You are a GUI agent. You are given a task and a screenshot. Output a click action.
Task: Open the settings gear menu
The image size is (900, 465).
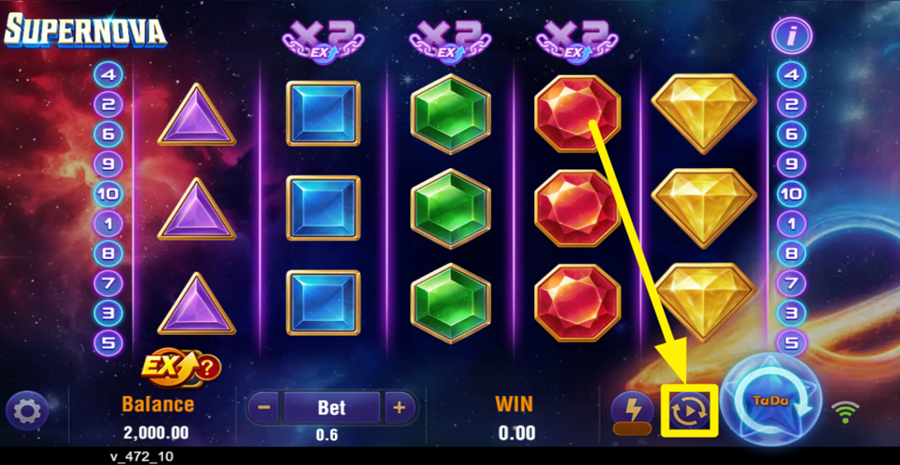pyautogui.click(x=27, y=410)
